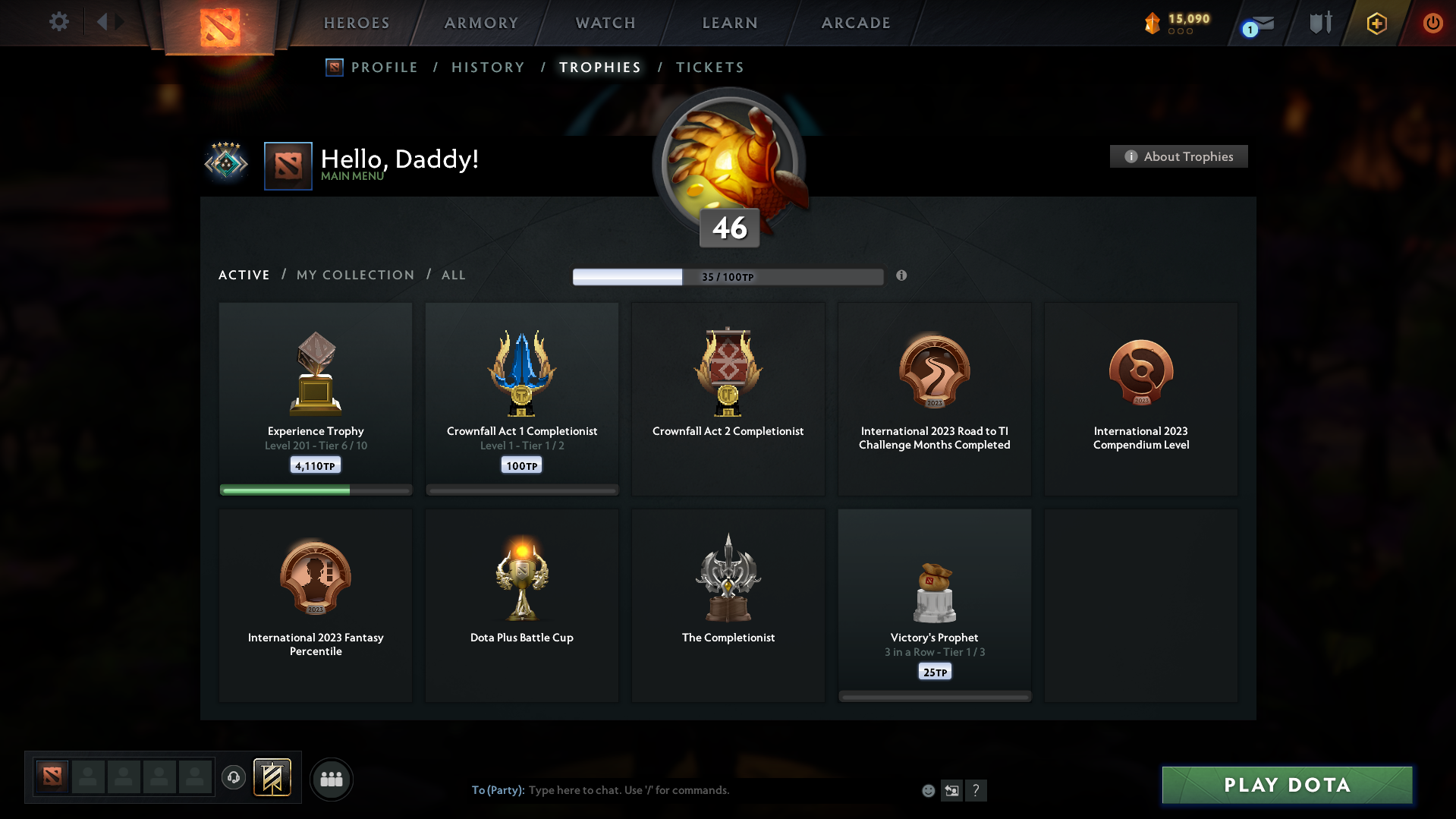The height and width of the screenshot is (819, 1456).
Task: Click the About Trophies info button
Action: click(1178, 156)
